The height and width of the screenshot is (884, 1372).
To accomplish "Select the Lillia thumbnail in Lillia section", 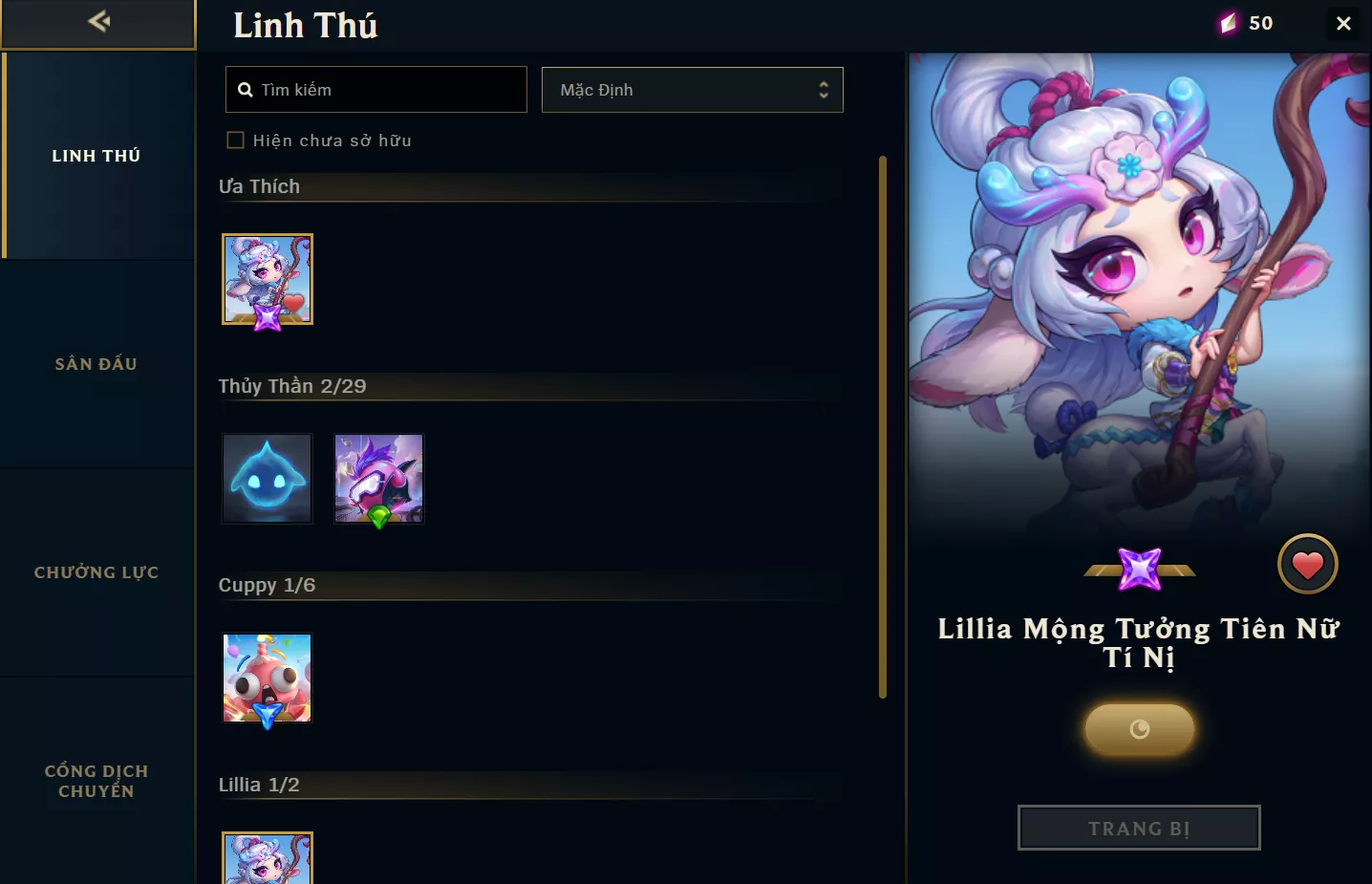I will tap(268, 858).
